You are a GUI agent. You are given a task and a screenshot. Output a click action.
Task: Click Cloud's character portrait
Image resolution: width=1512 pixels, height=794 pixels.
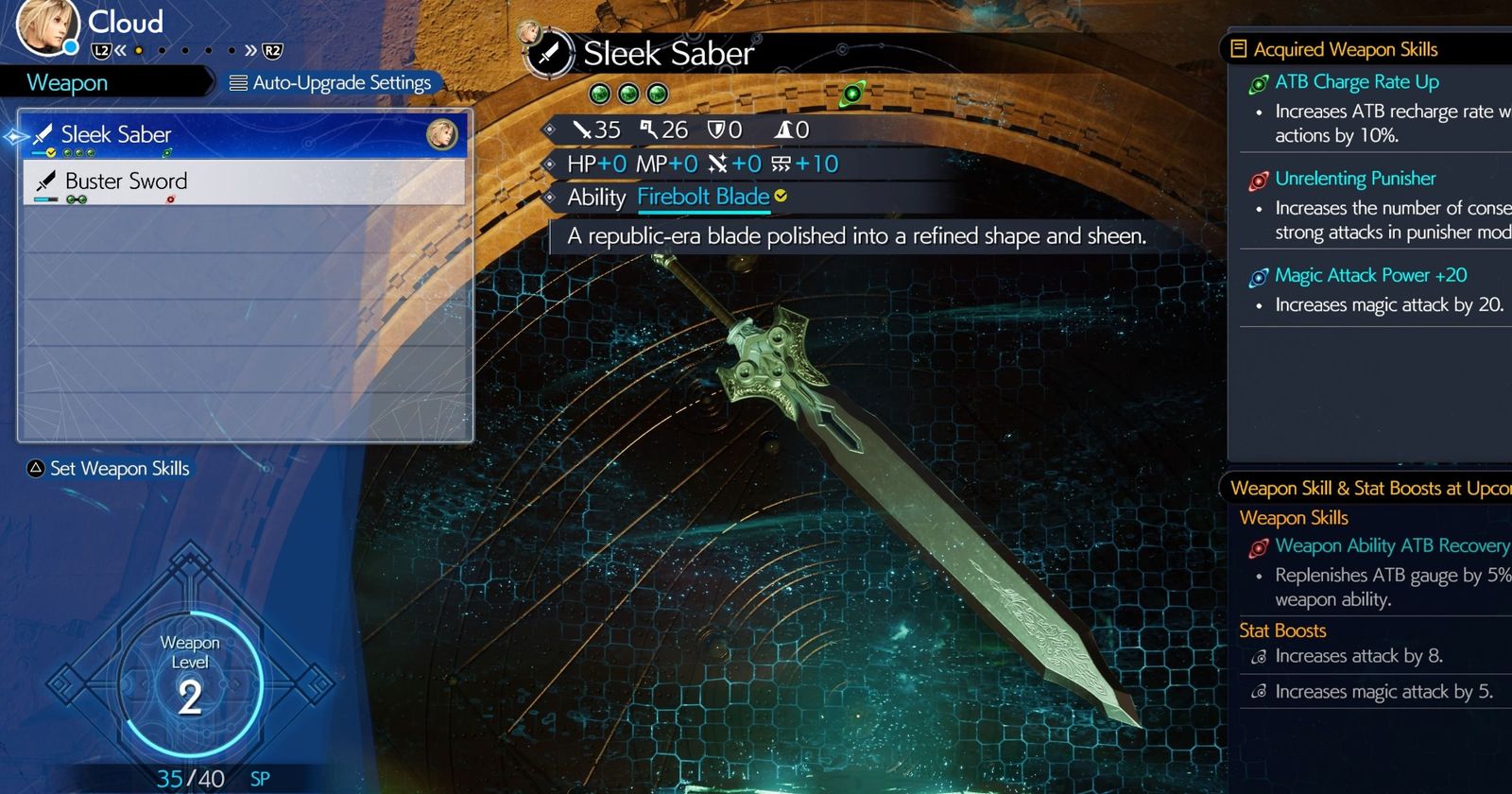click(44, 26)
